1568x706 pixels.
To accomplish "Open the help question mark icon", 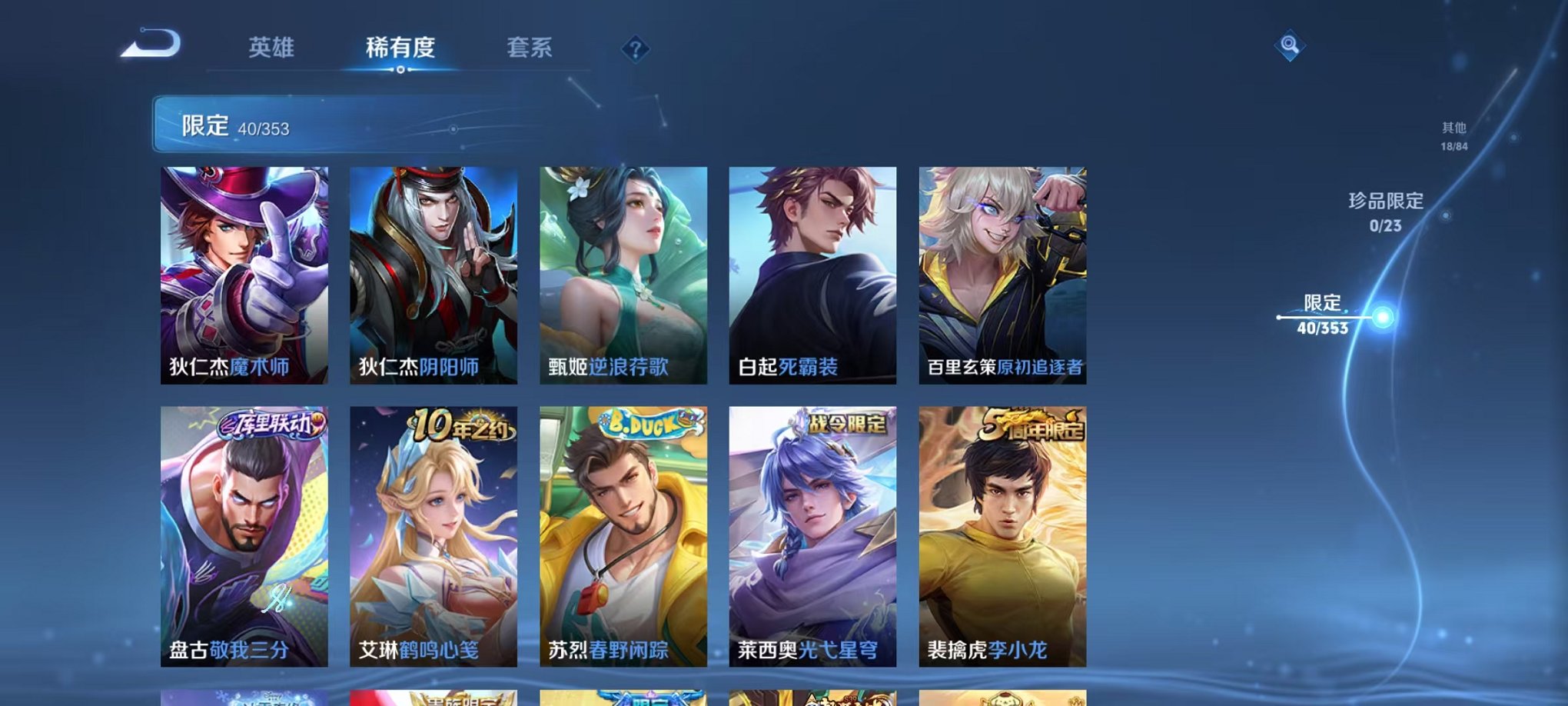I will (635, 50).
